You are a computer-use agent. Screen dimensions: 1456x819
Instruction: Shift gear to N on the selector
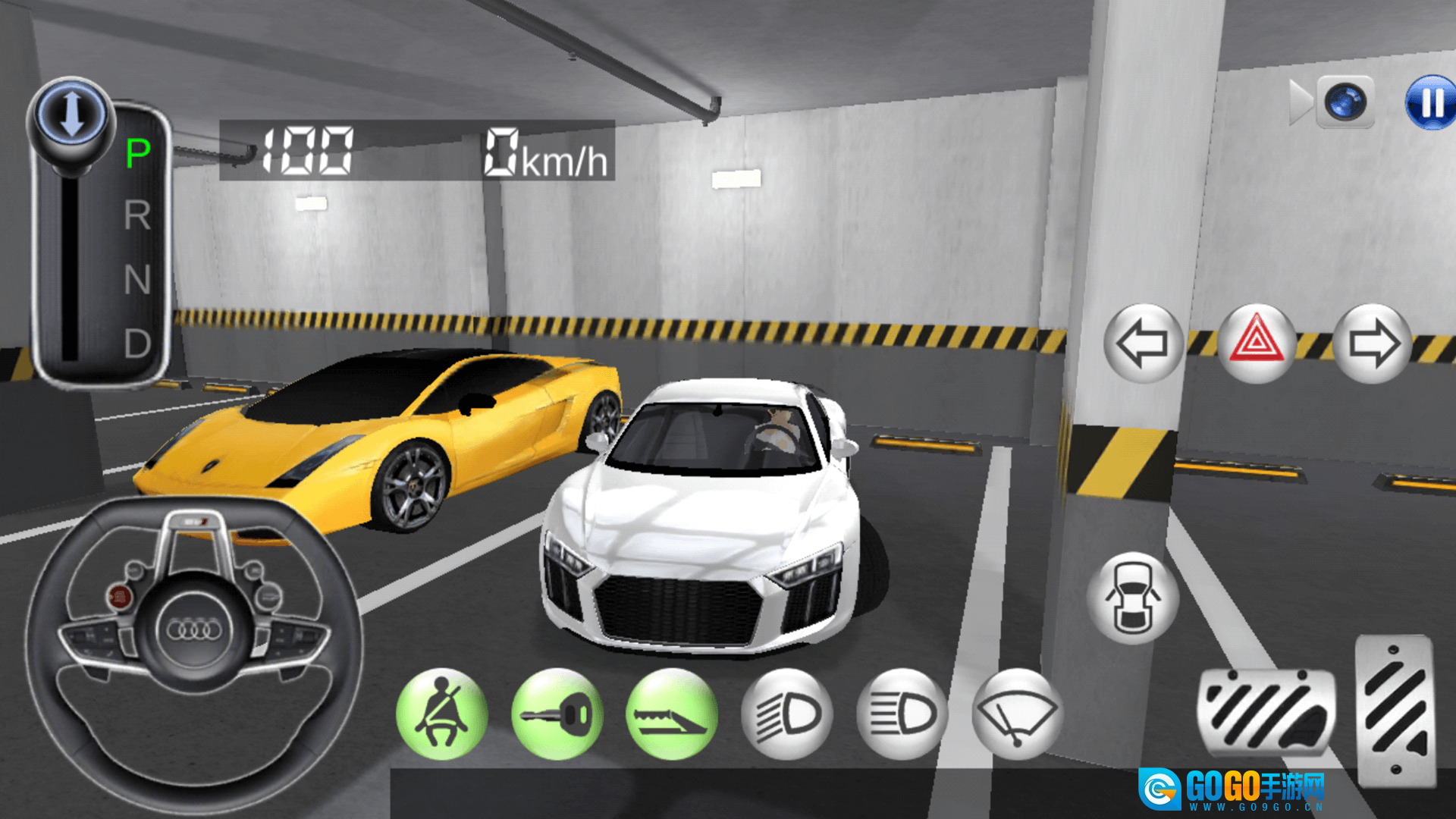[137, 280]
